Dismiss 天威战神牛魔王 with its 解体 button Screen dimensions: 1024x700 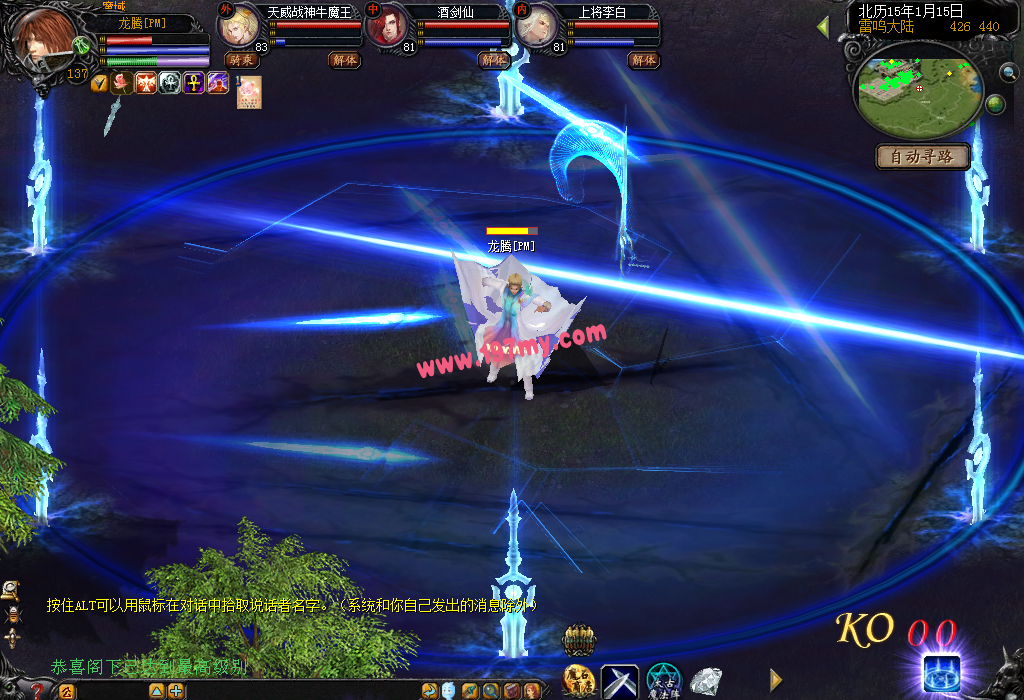(344, 60)
